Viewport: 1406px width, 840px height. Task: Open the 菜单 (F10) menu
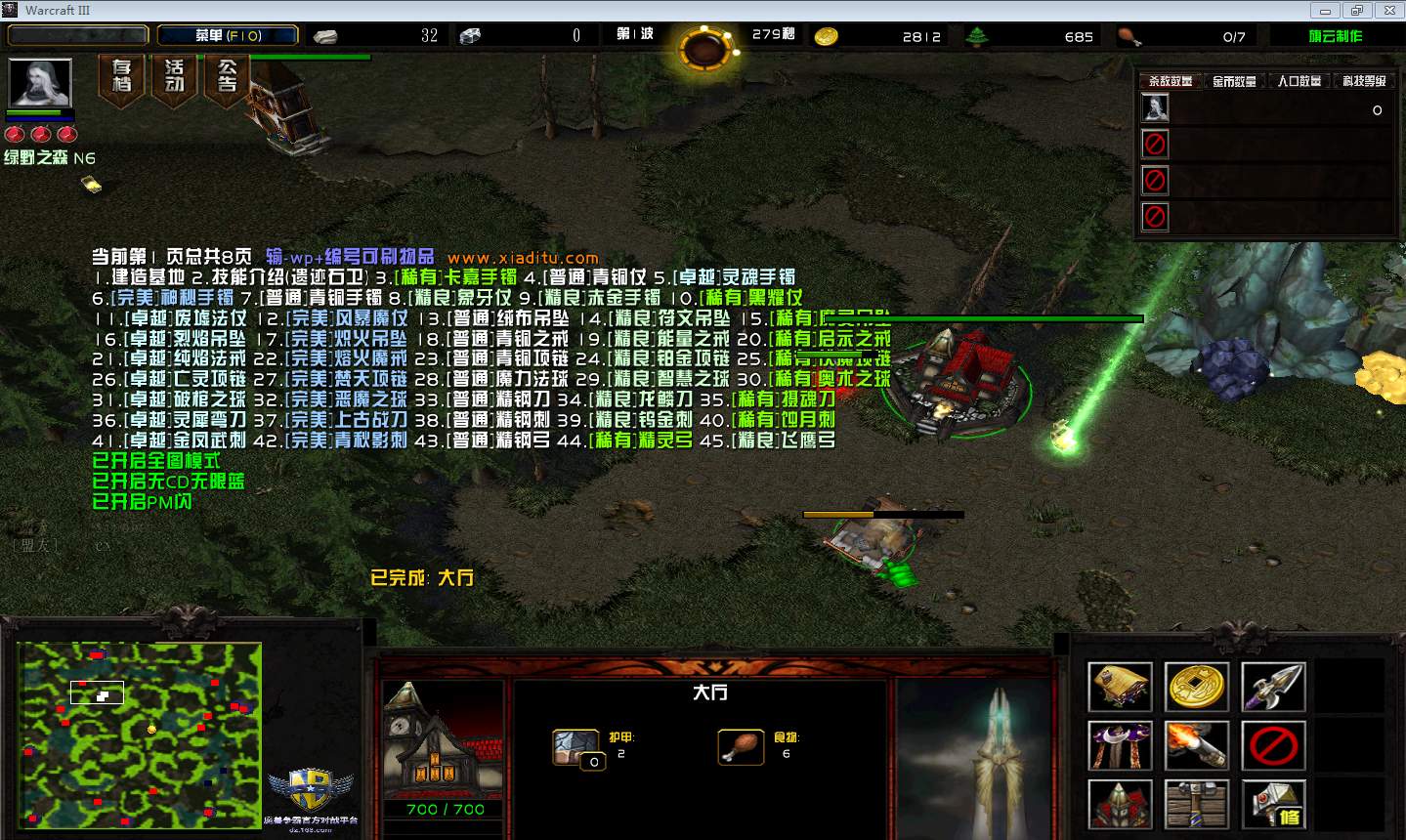pyautogui.click(x=228, y=35)
